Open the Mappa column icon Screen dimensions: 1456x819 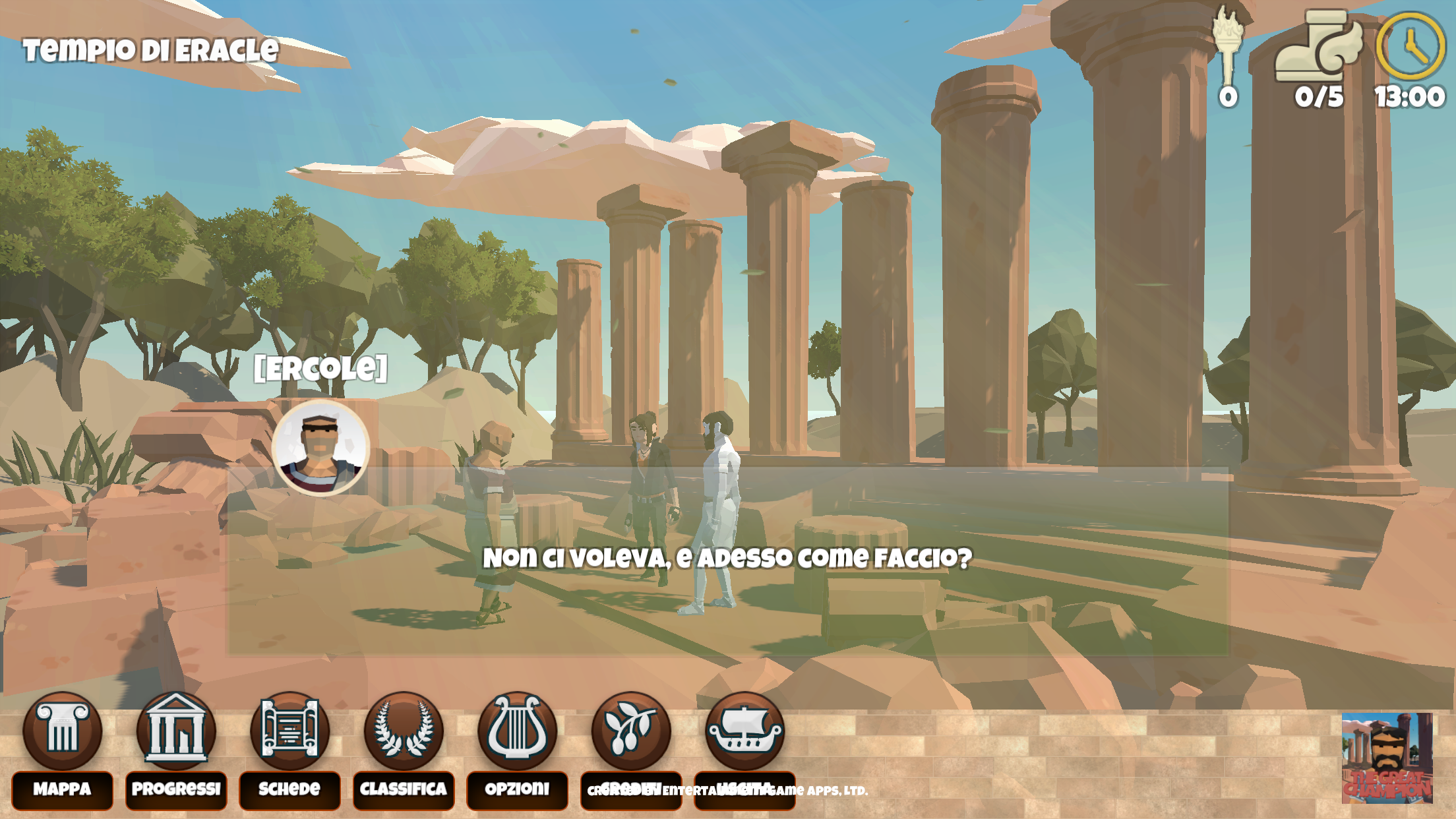click(63, 731)
